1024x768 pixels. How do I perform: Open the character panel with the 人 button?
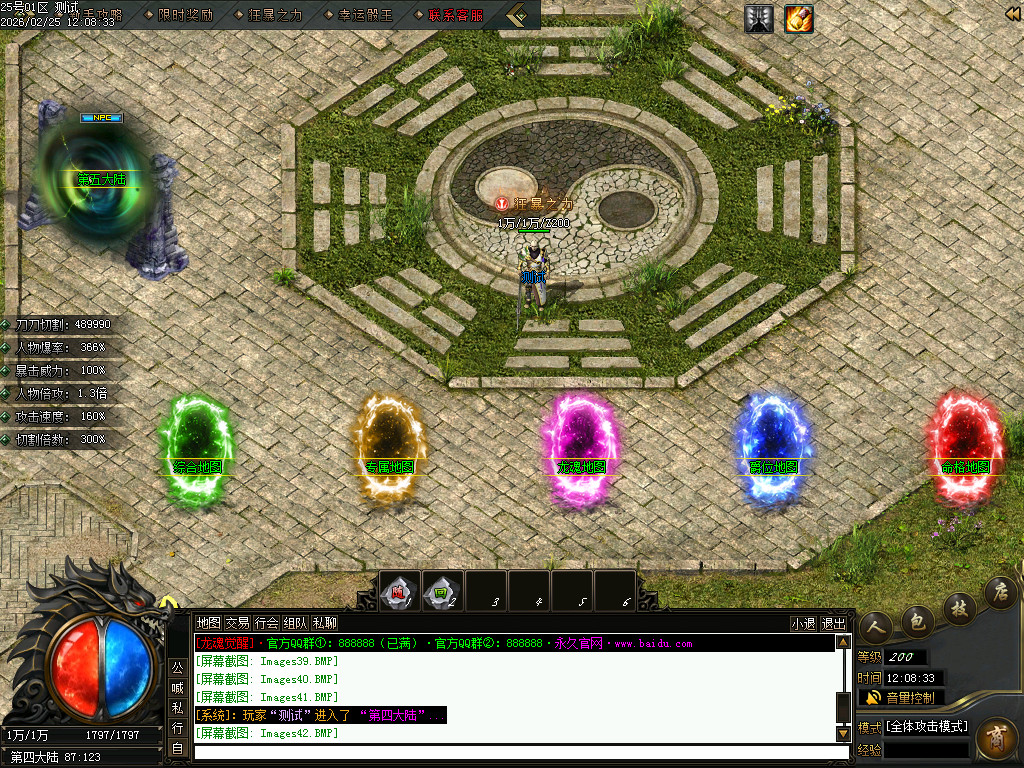[876, 627]
